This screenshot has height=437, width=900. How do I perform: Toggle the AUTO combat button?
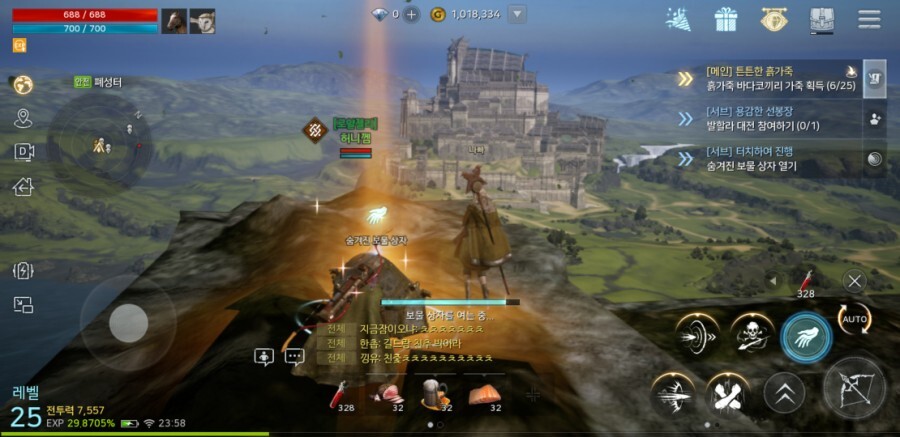[x=854, y=319]
